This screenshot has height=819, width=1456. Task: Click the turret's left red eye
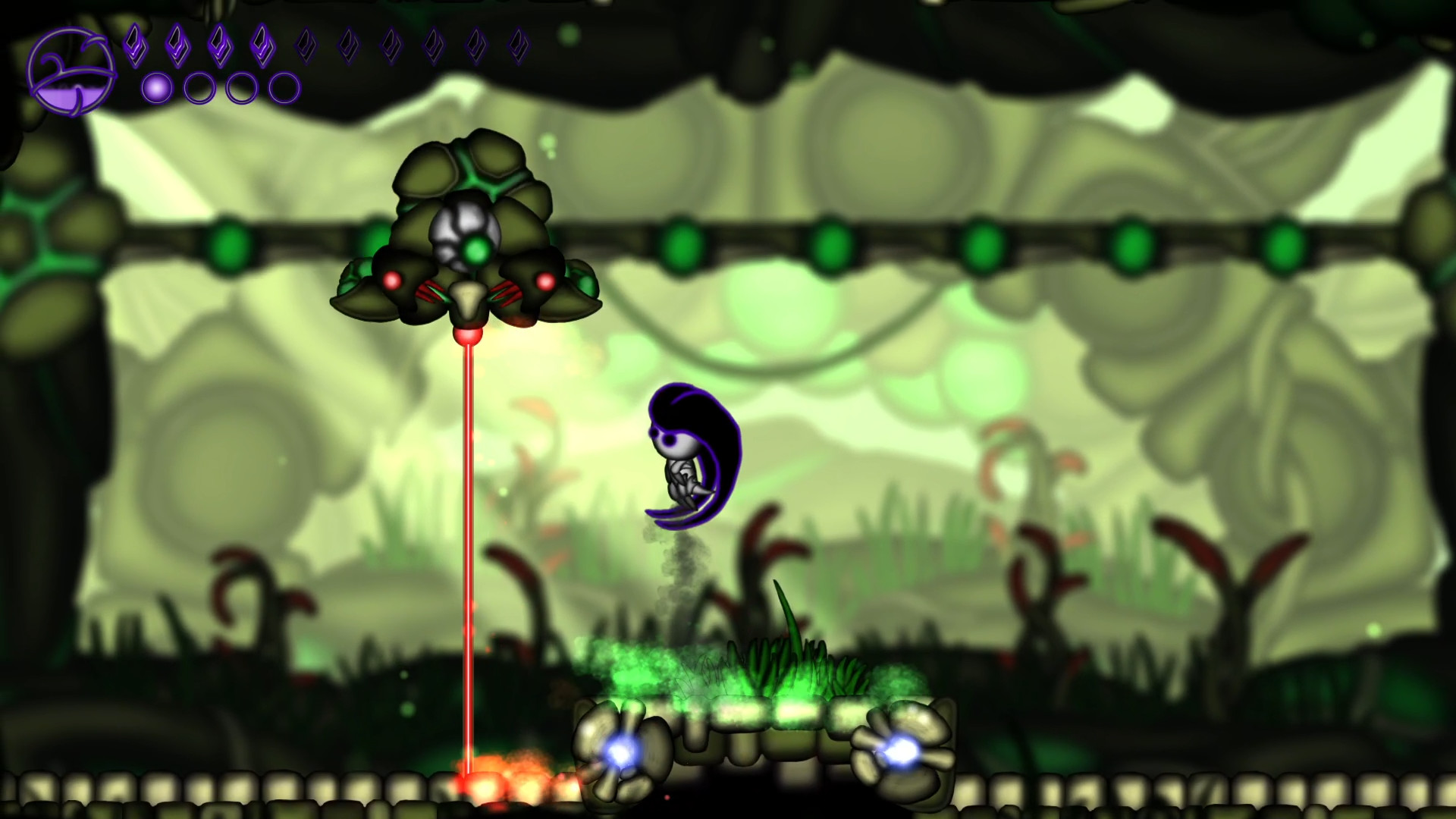point(391,279)
